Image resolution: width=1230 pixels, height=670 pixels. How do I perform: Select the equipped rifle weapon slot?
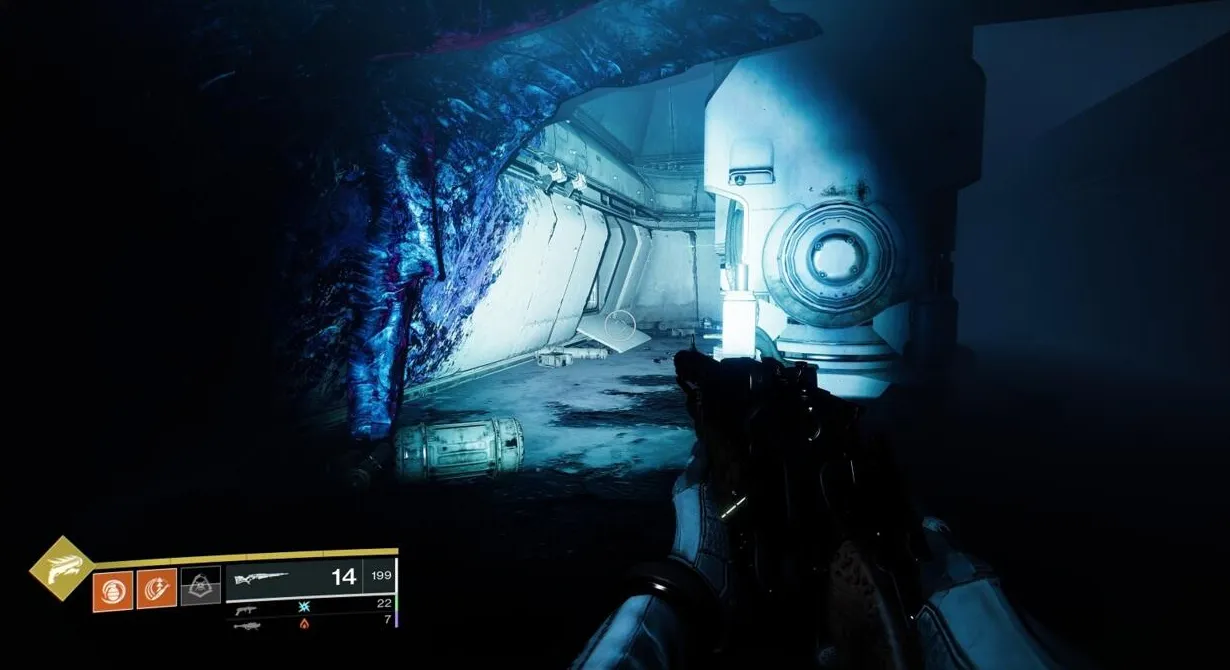tap(310, 578)
